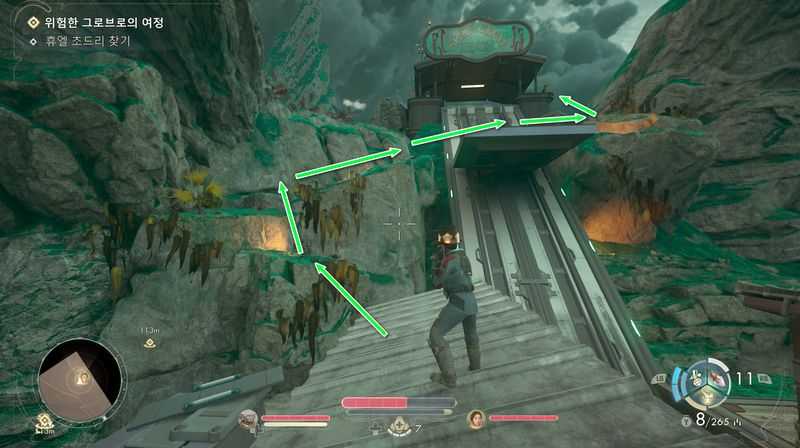Click the floating waypoint marker at 113m
Screen dimensions: 800x448
[151, 343]
